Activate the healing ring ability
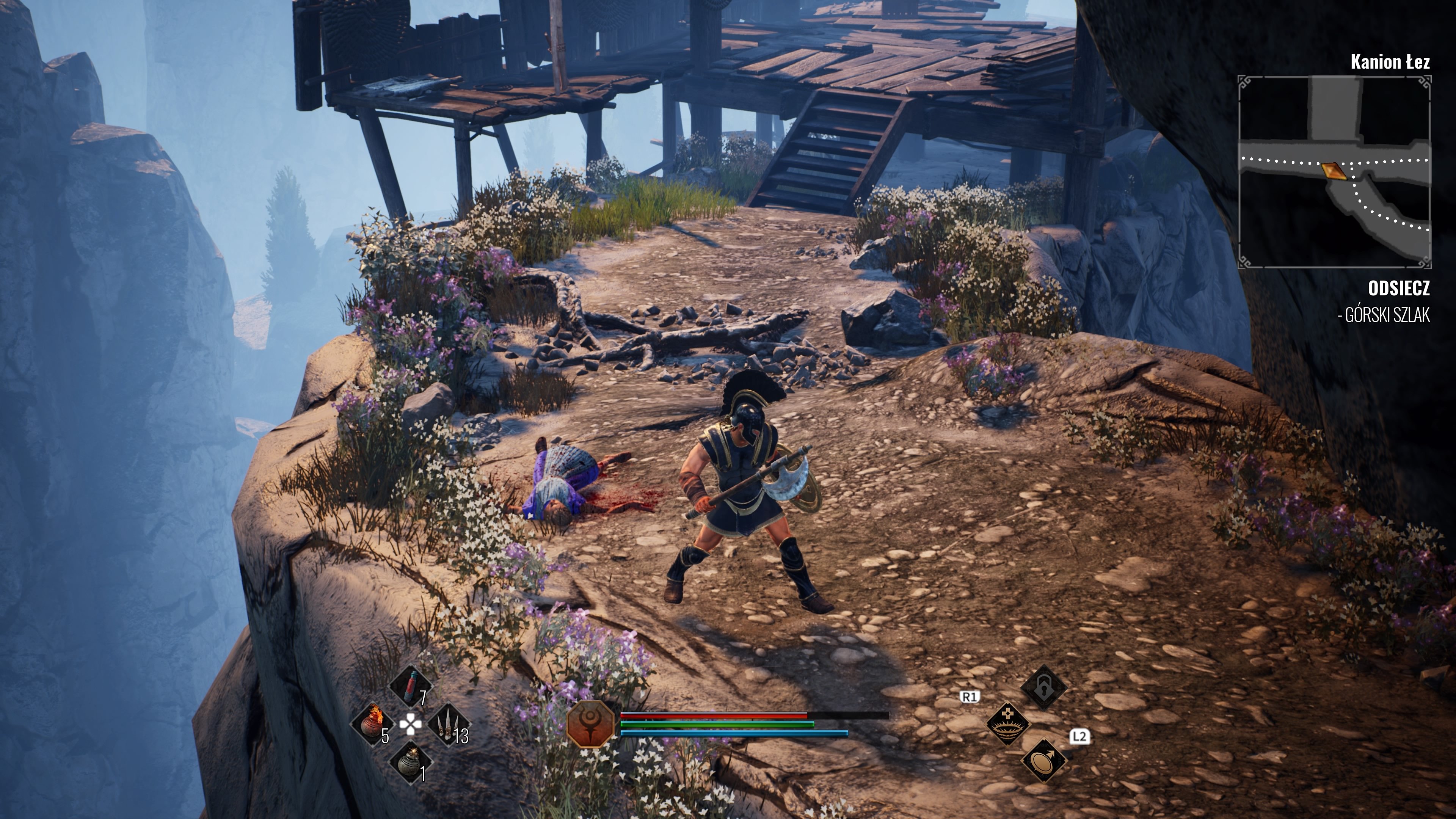 point(1007,724)
